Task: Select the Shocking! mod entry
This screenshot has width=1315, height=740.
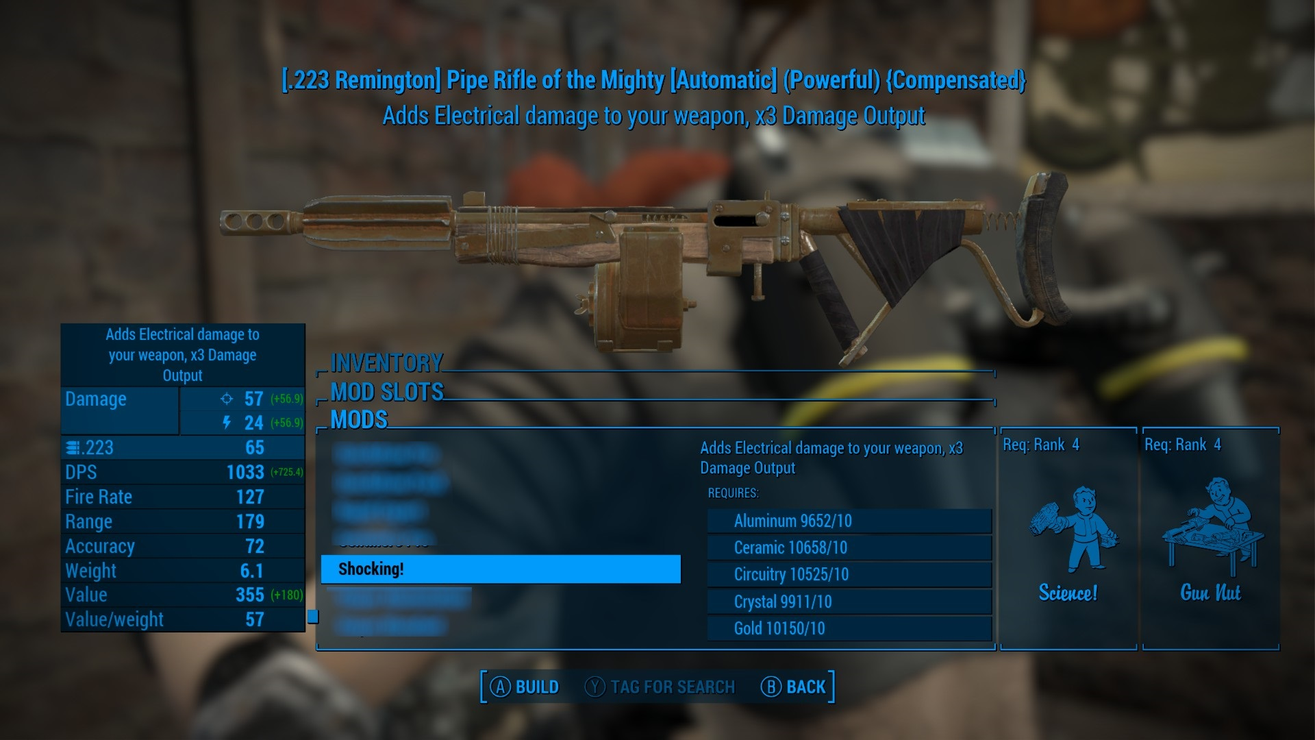Action: (x=500, y=569)
